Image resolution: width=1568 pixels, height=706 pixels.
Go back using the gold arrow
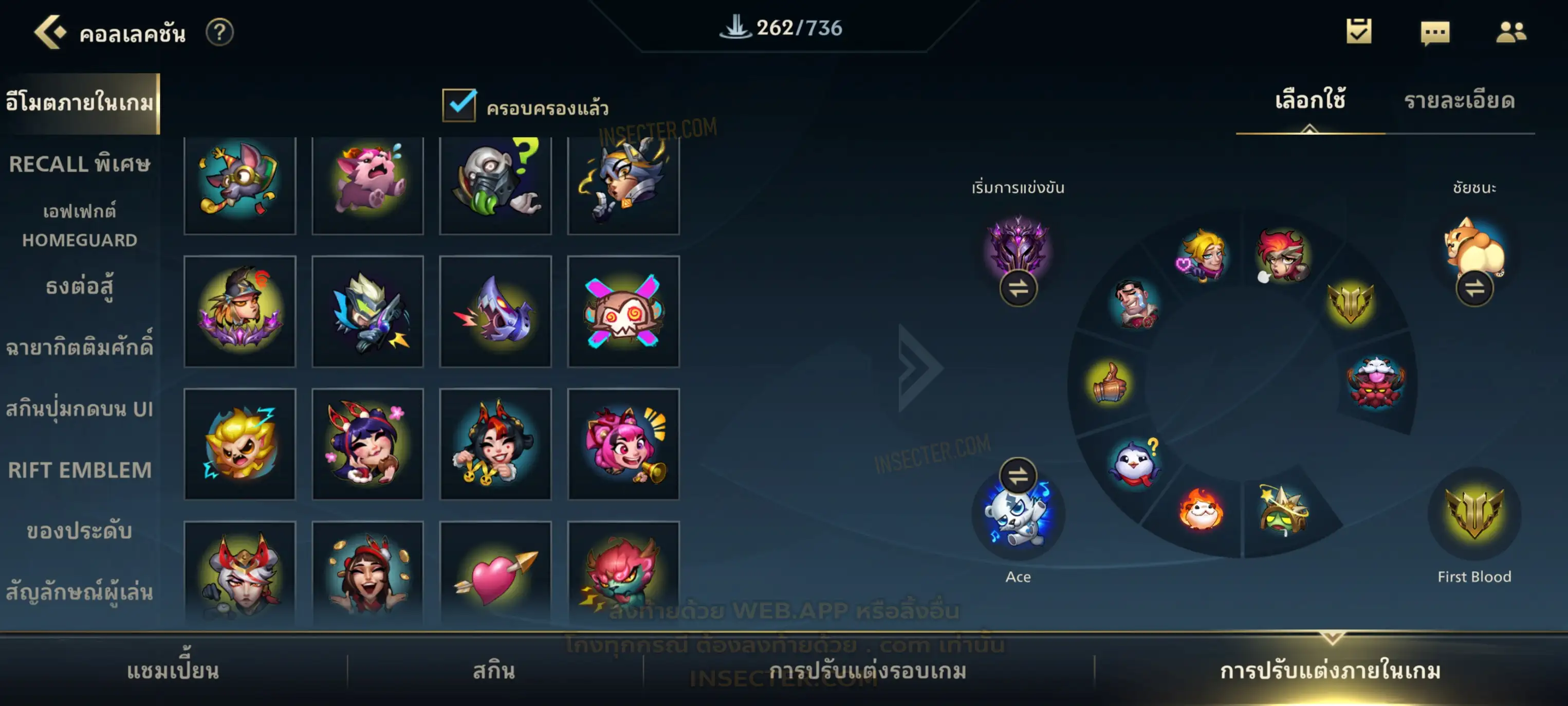(x=49, y=32)
